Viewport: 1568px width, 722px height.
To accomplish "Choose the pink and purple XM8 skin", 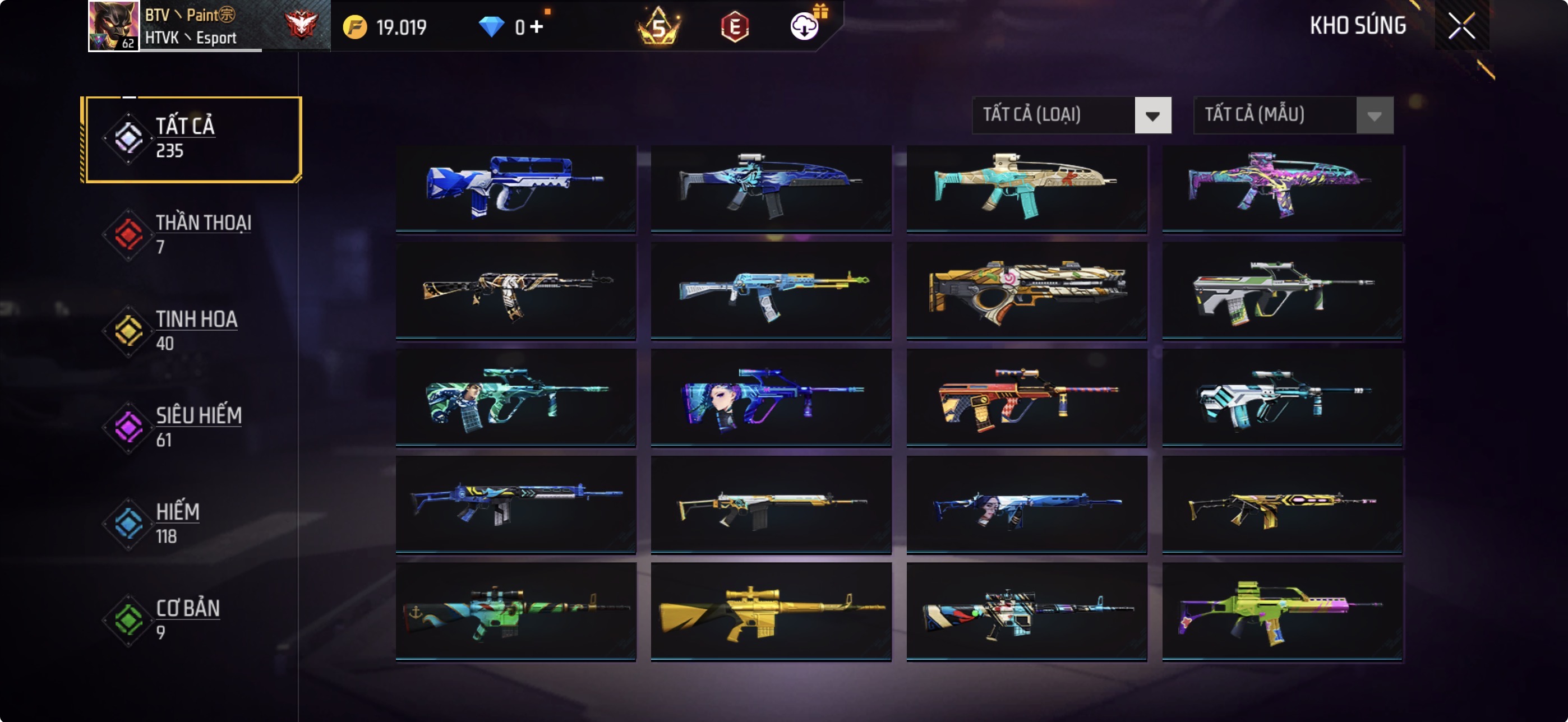I will tap(1282, 188).
